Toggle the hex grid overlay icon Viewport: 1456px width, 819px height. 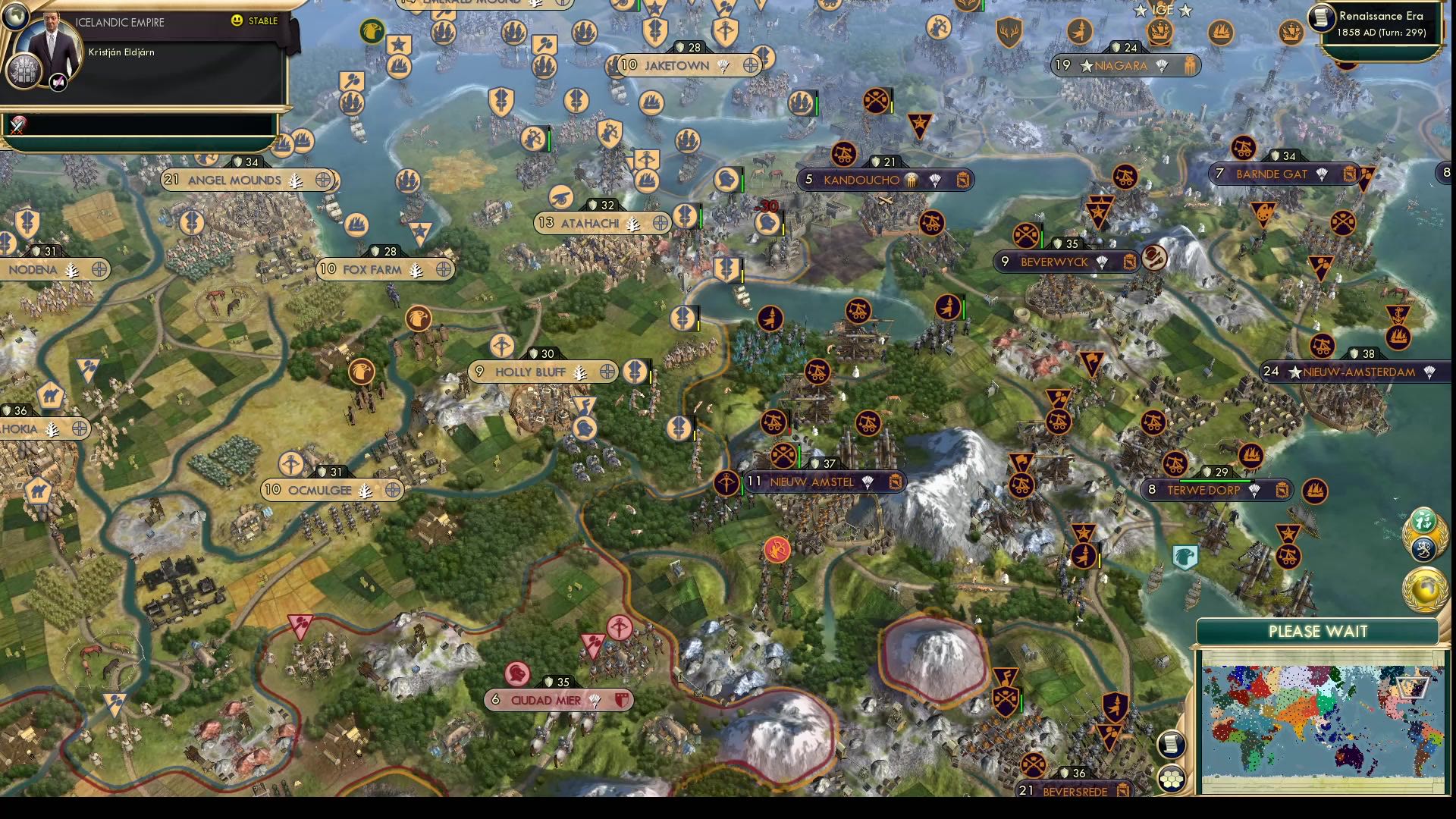click(x=1172, y=780)
